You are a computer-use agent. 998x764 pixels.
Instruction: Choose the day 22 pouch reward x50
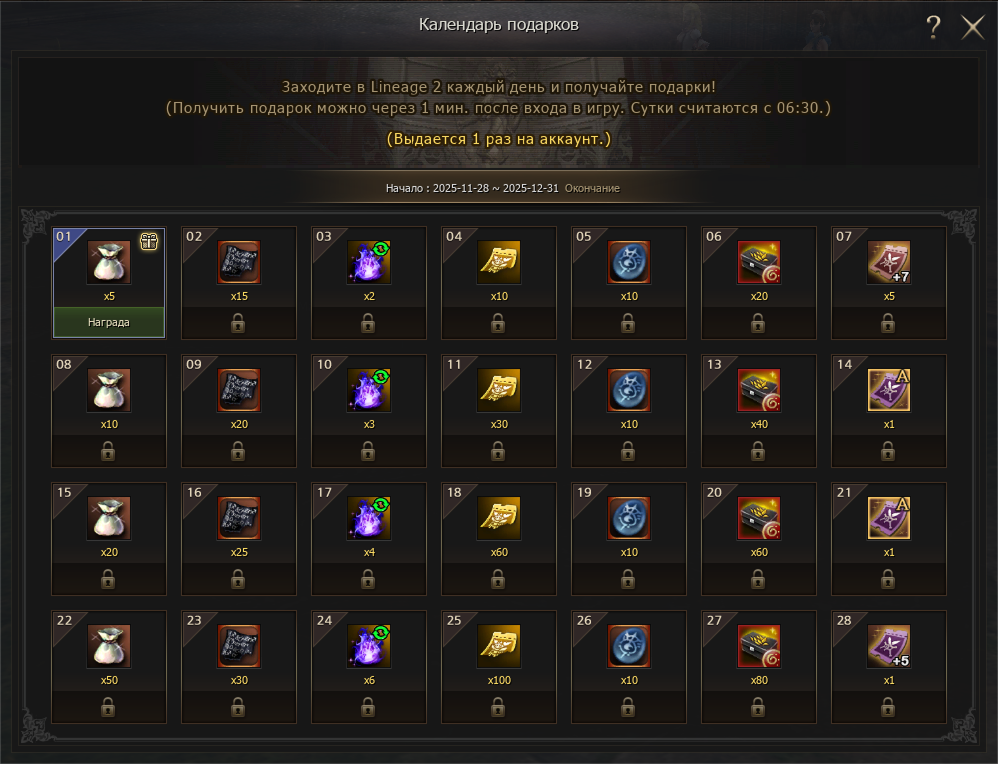coord(109,646)
